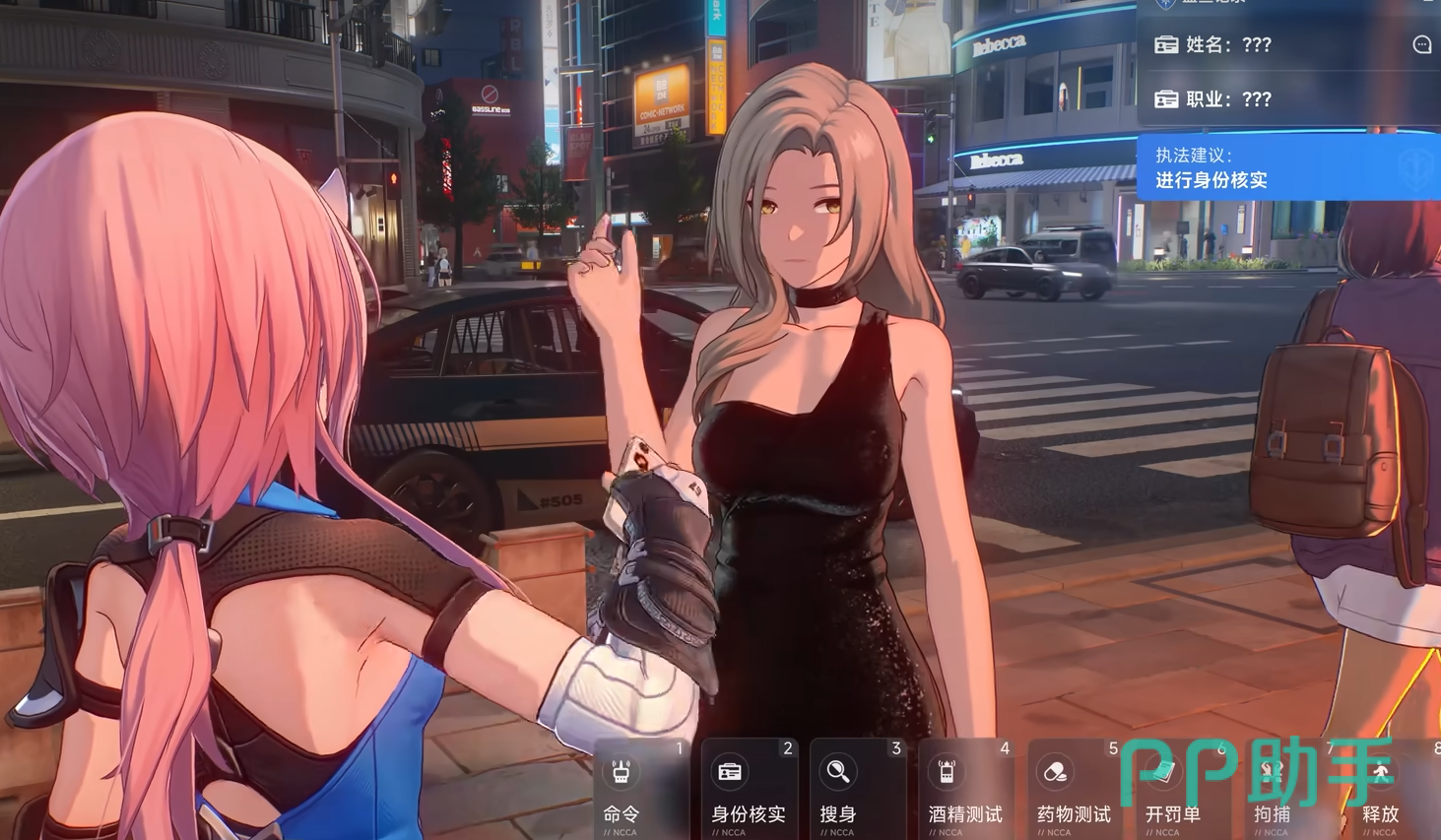Choose the 拘捕 arrest action
The image size is (1441, 840).
pos(1282,789)
